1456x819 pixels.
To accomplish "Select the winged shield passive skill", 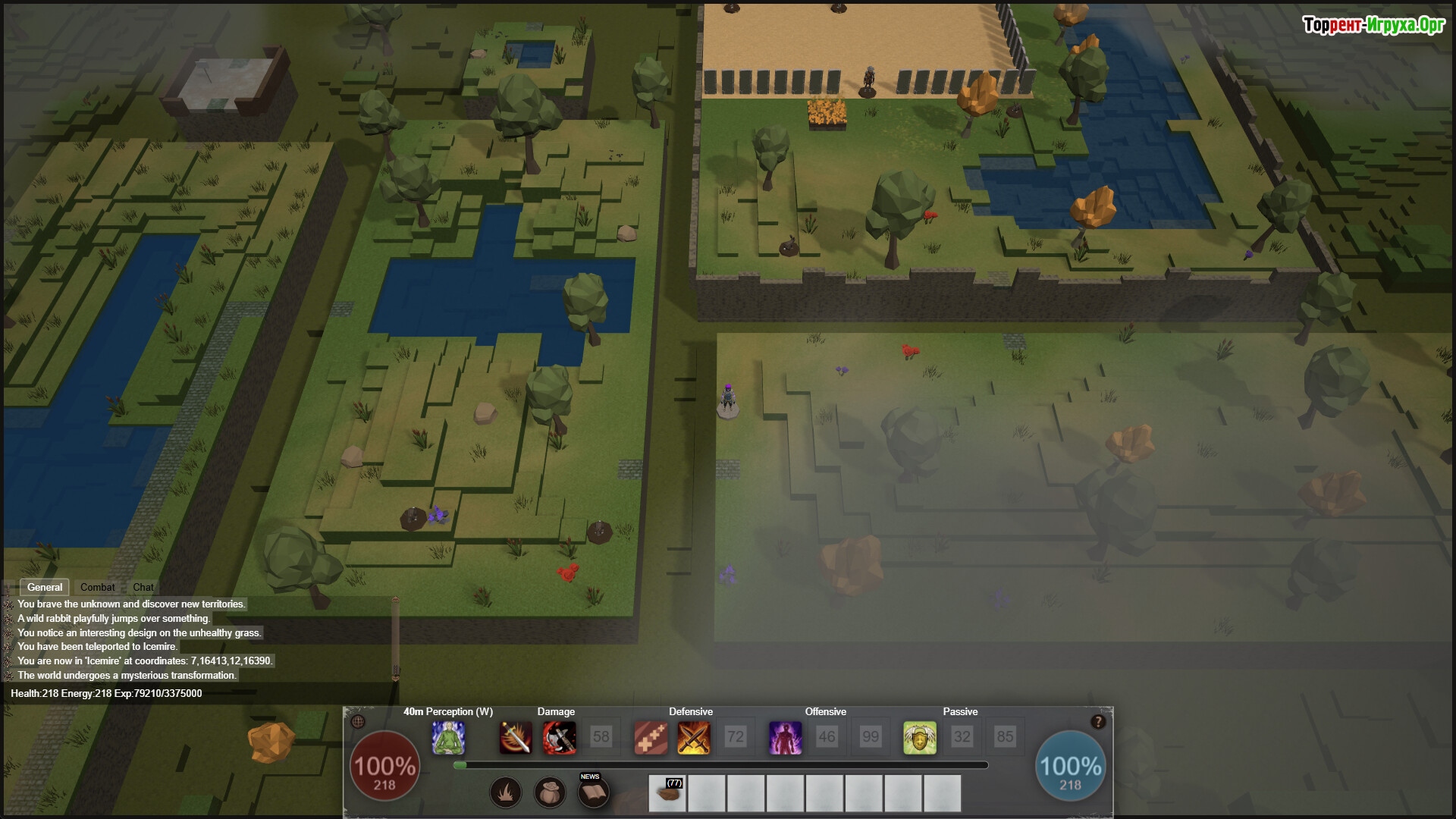I will click(919, 737).
